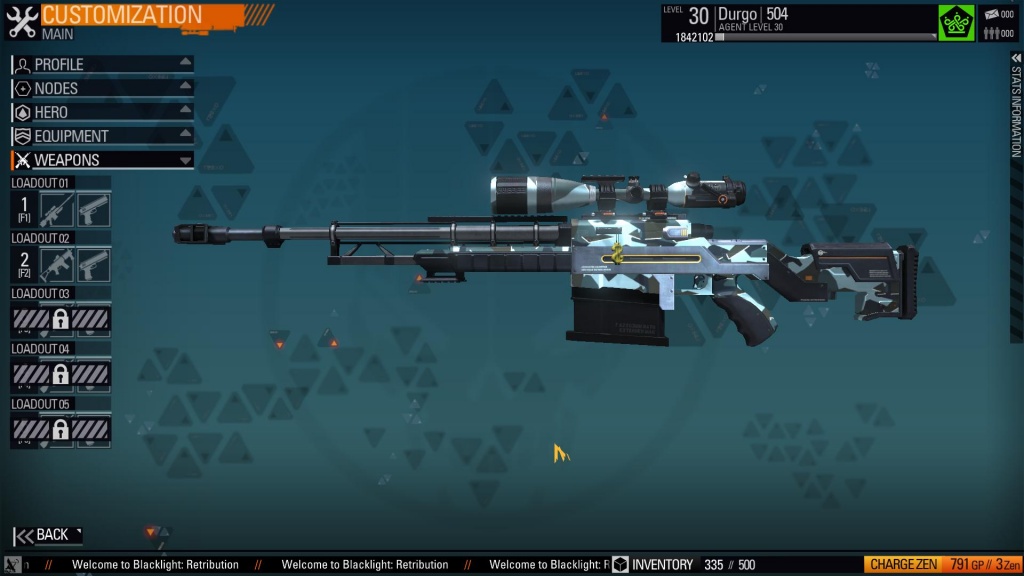This screenshot has width=1024, height=576.
Task: Open the Profile customization section
Action: tap(102, 64)
